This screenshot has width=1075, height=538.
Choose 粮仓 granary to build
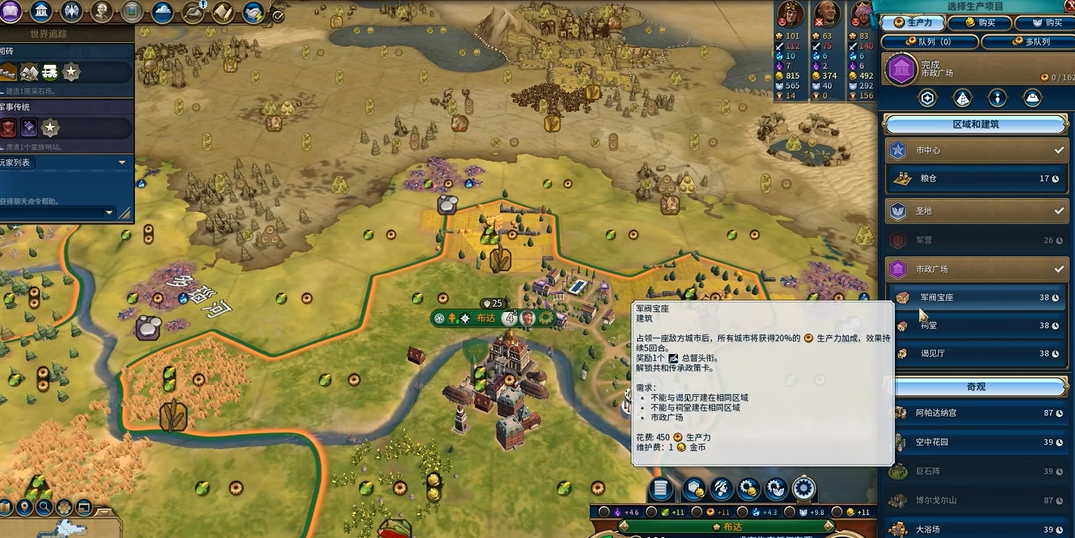(x=975, y=179)
